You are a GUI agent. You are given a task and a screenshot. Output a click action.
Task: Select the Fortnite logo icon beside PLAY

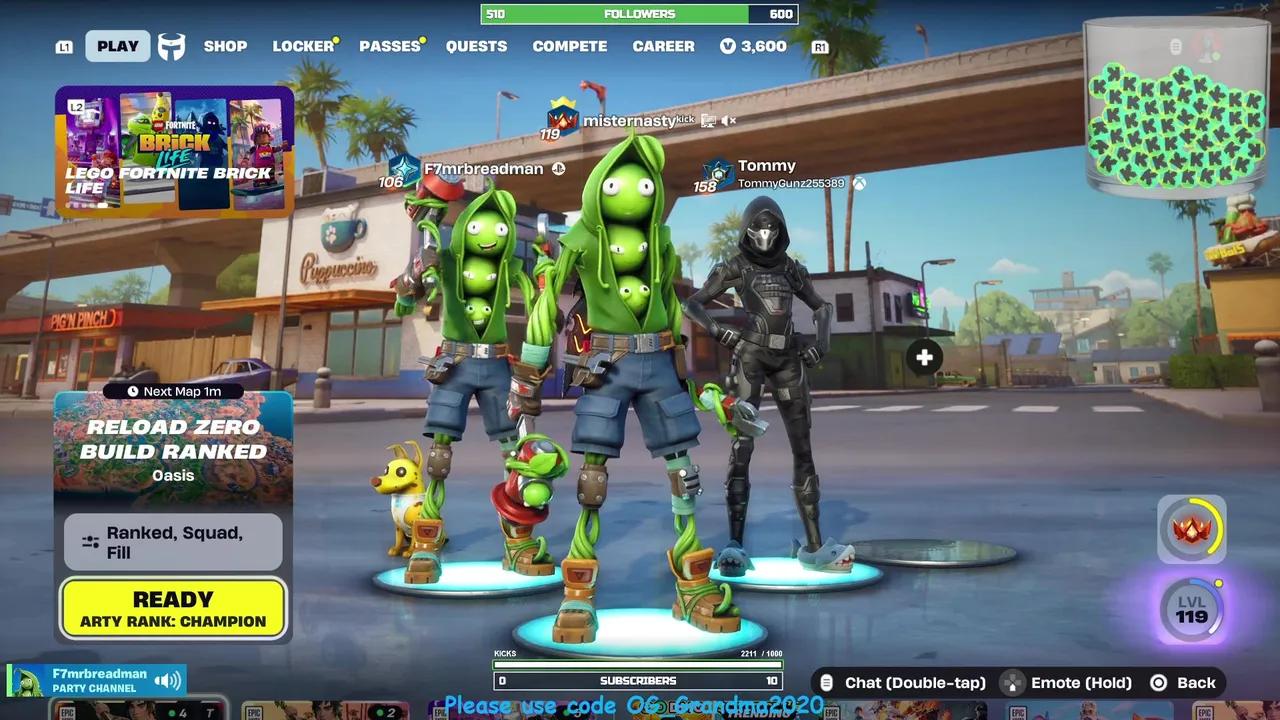tap(171, 46)
